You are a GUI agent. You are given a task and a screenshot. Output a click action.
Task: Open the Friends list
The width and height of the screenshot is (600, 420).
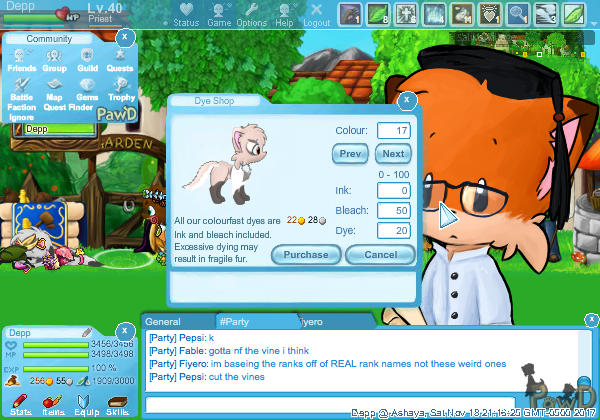22,60
